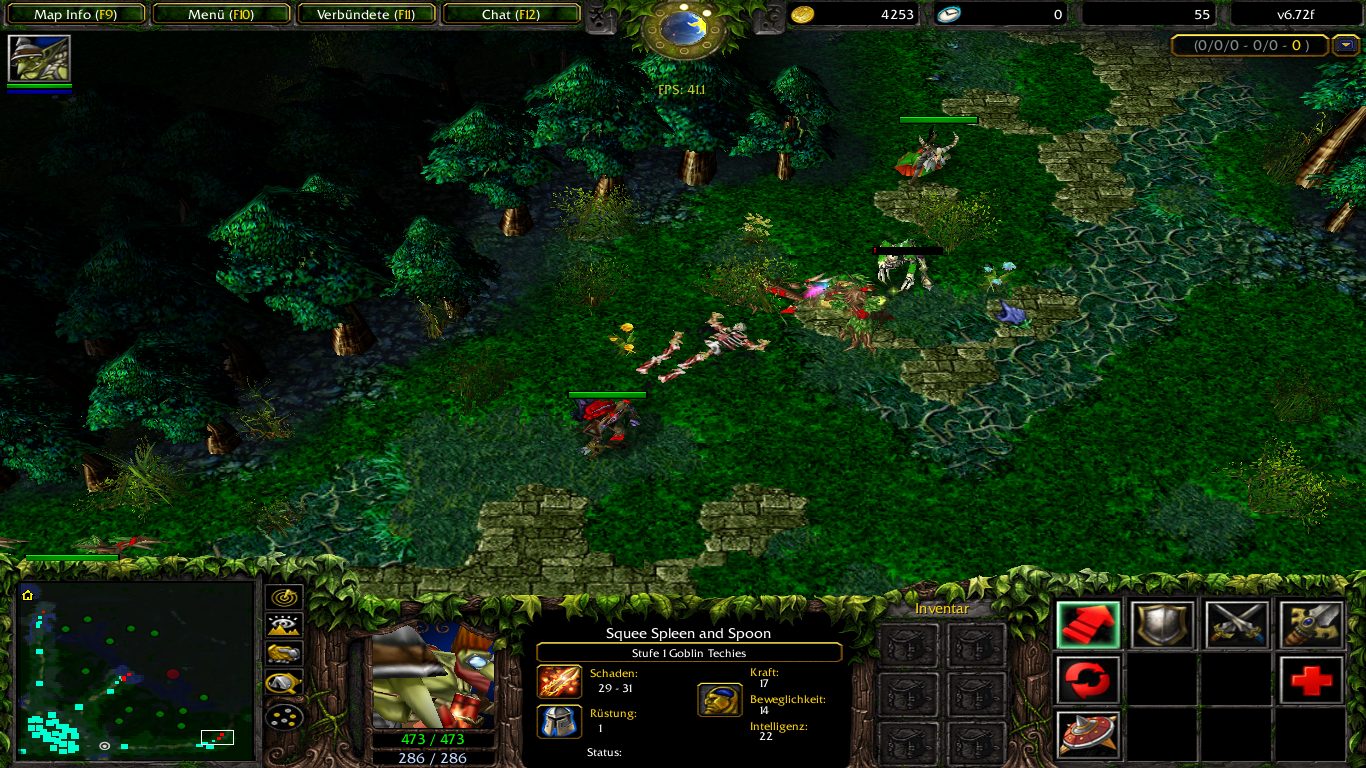This screenshot has height=768, width=1366.
Task: Toggle terrain view with the eye icon
Action: pos(283,625)
